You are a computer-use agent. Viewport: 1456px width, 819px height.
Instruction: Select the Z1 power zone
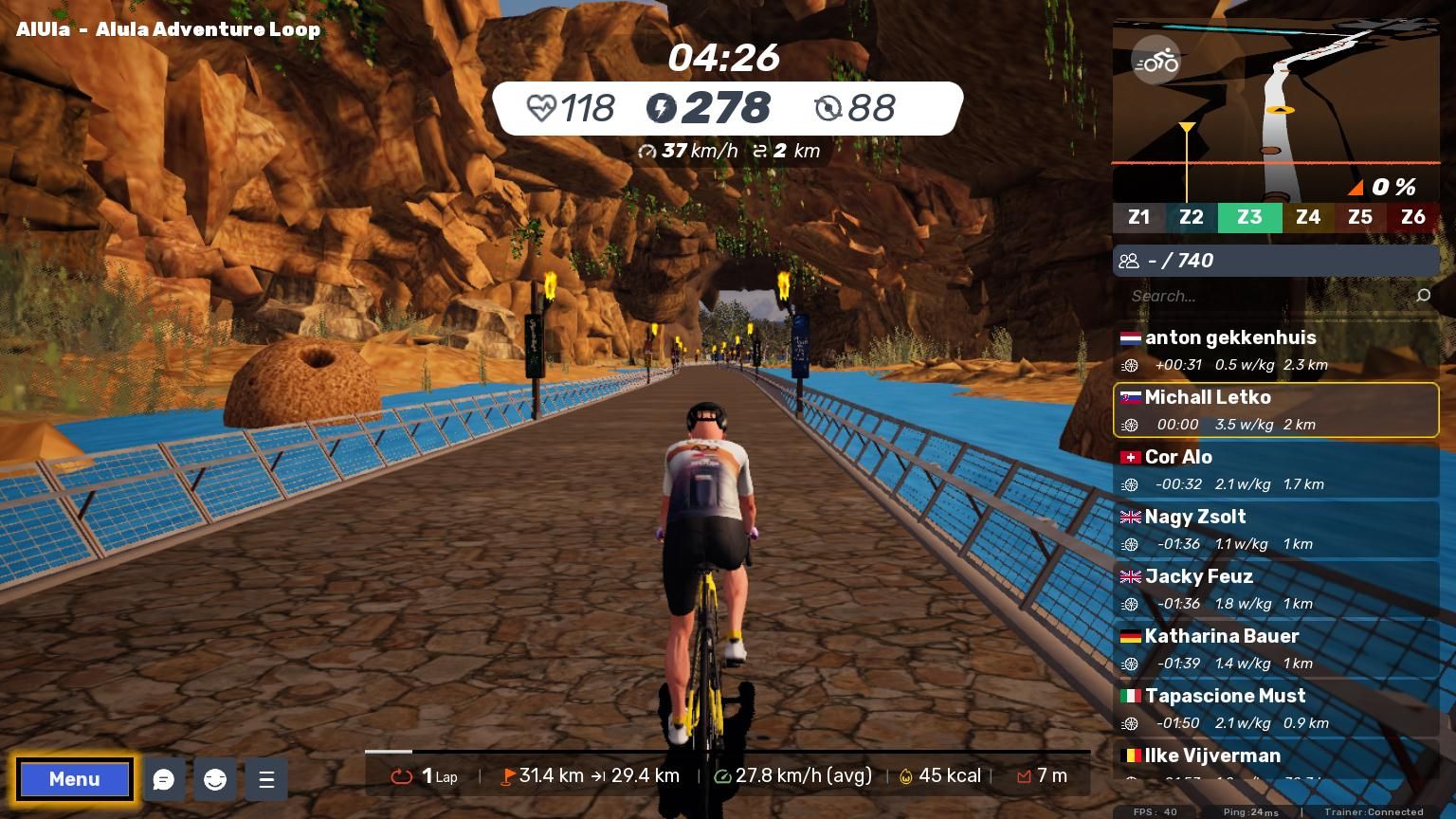pyautogui.click(x=1138, y=217)
